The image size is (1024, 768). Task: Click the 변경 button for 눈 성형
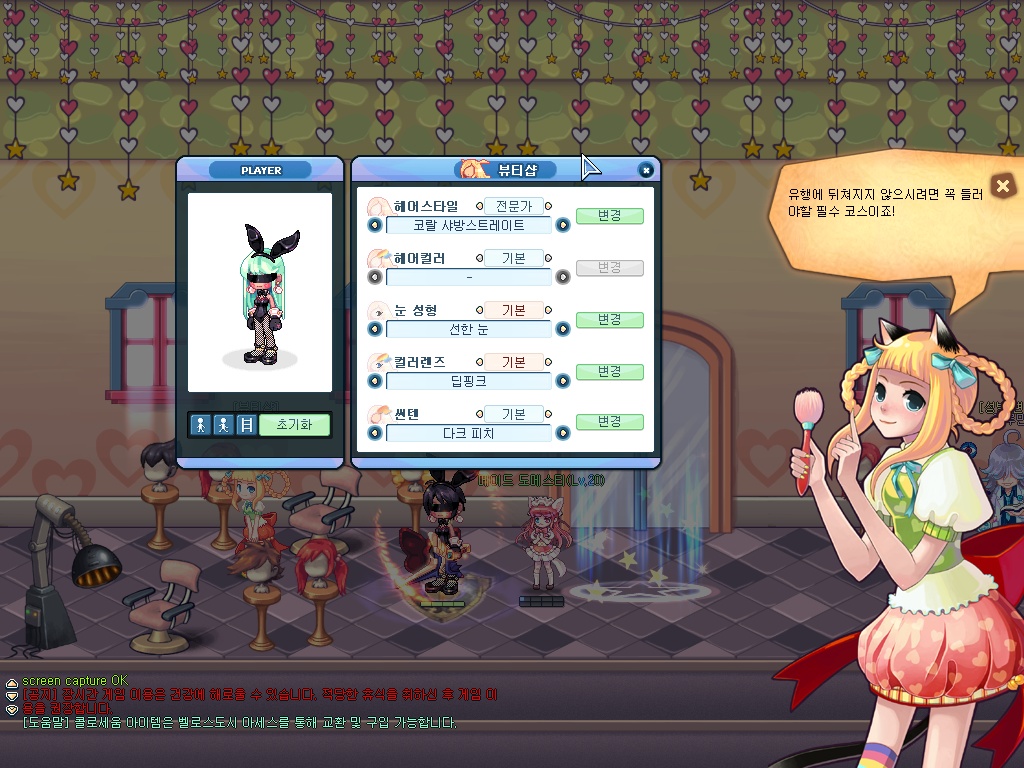pyautogui.click(x=609, y=320)
